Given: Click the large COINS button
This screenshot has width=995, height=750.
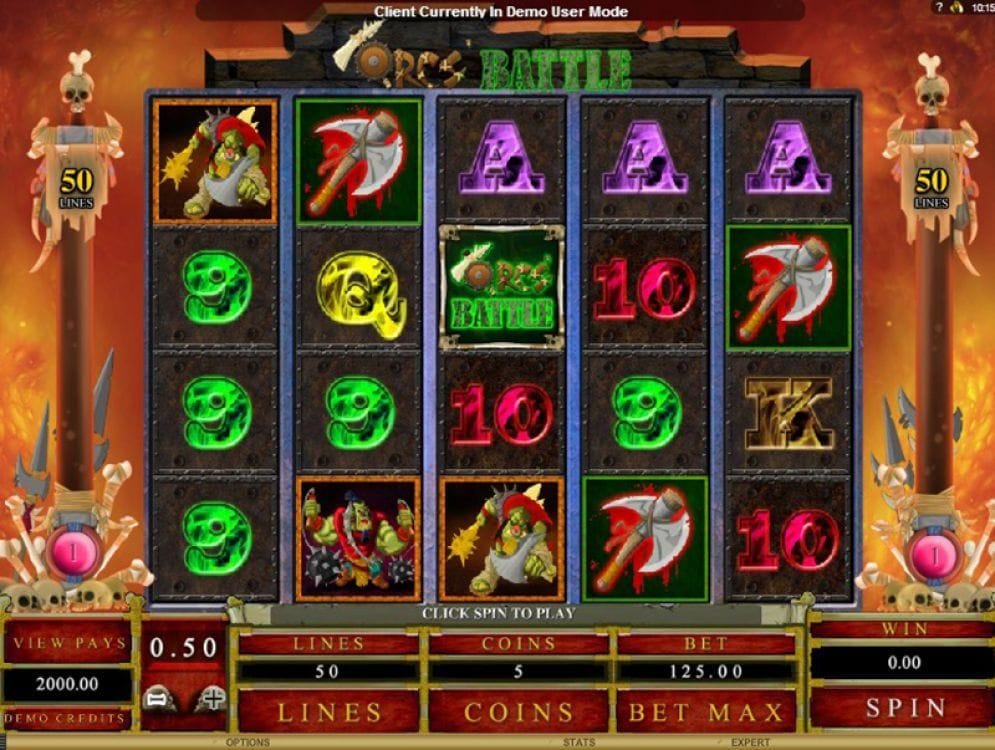Looking at the screenshot, I should 519,711.
